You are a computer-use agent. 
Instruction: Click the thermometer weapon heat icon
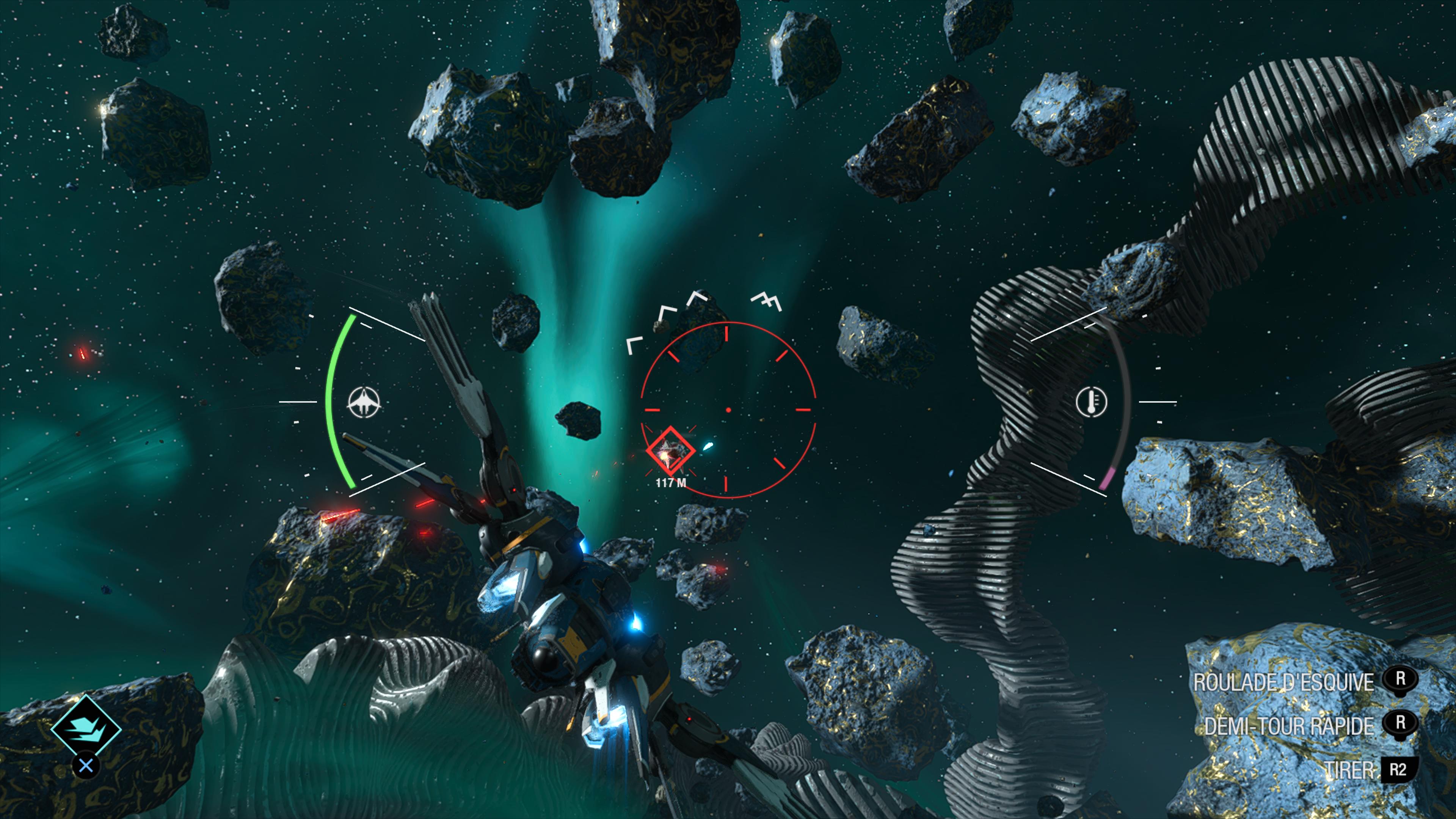click(1091, 402)
